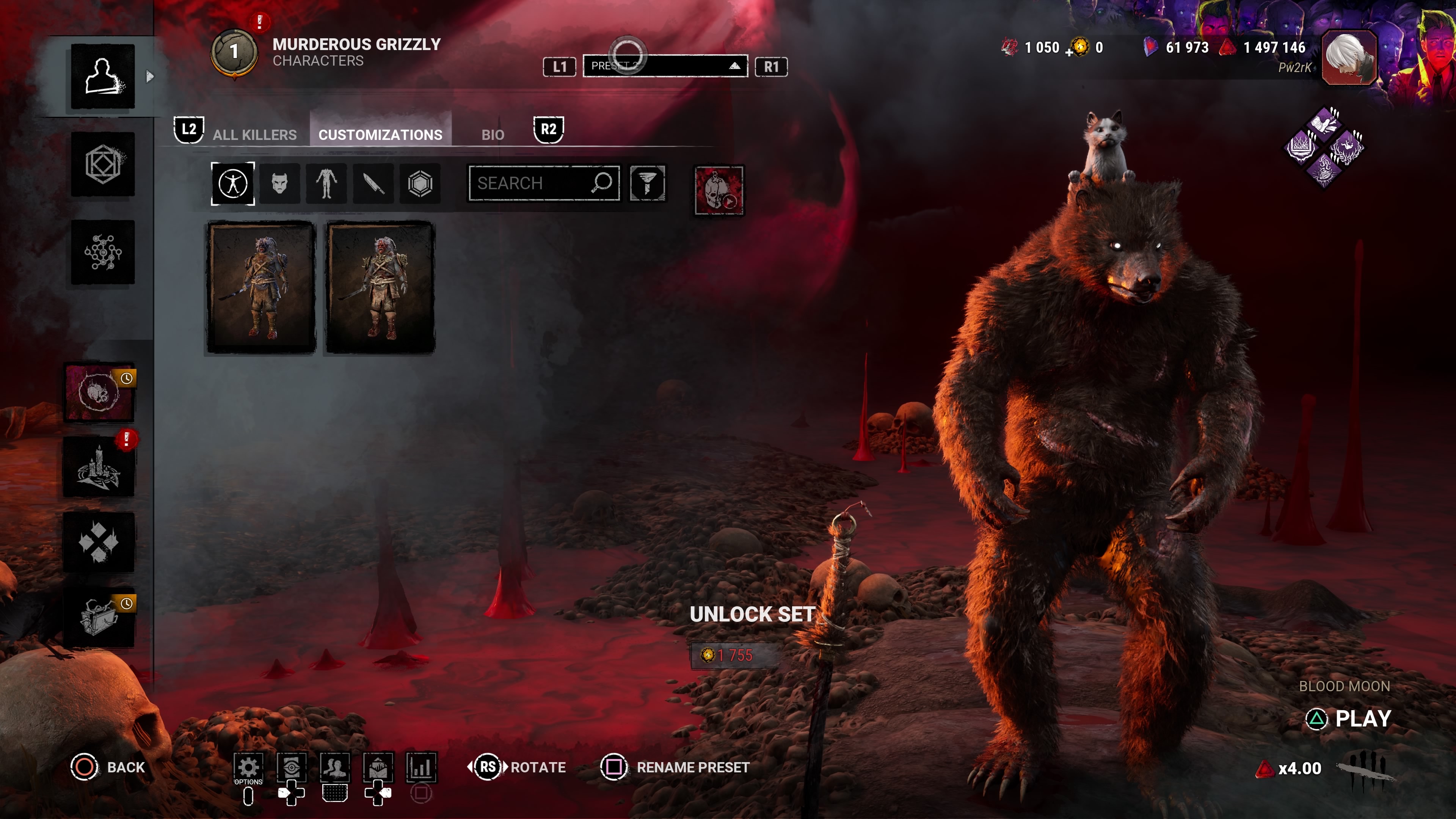Open the red skull preview icon
Image resolution: width=1456 pixels, height=819 pixels.
coord(719,190)
